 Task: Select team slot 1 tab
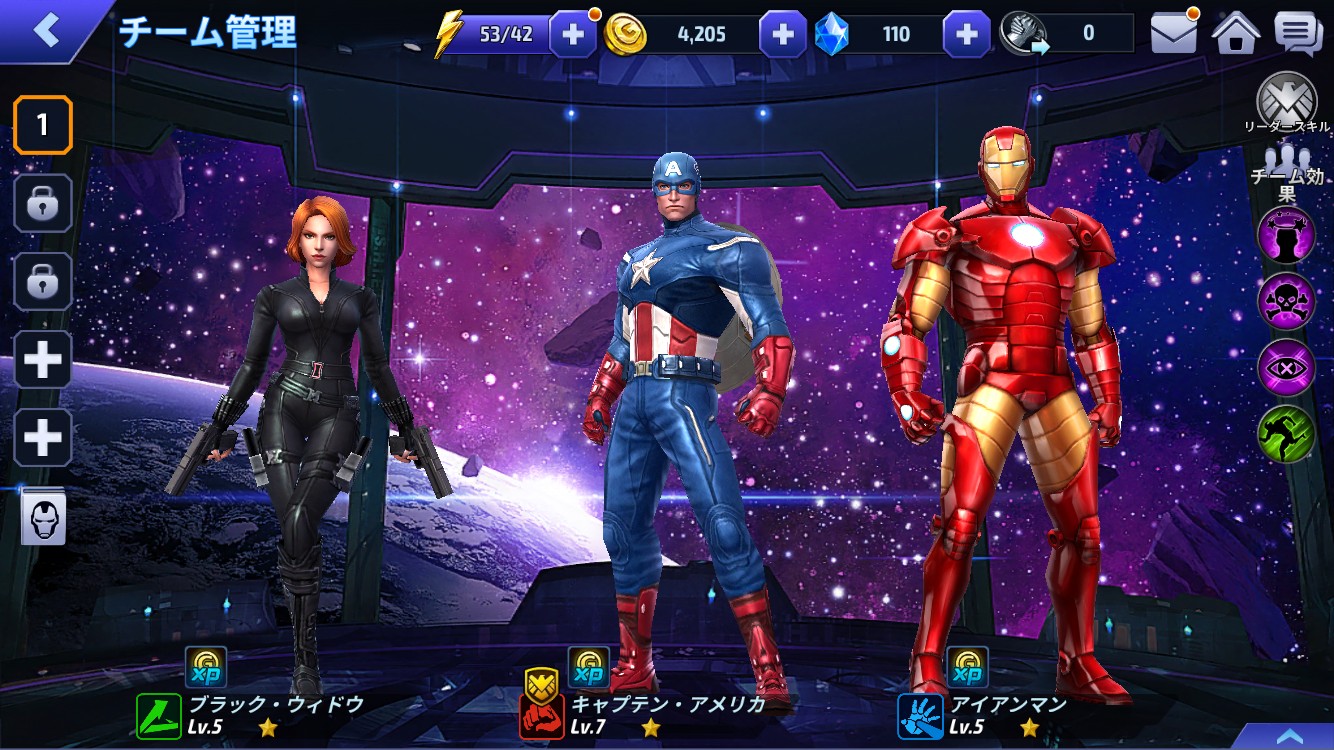pos(42,125)
